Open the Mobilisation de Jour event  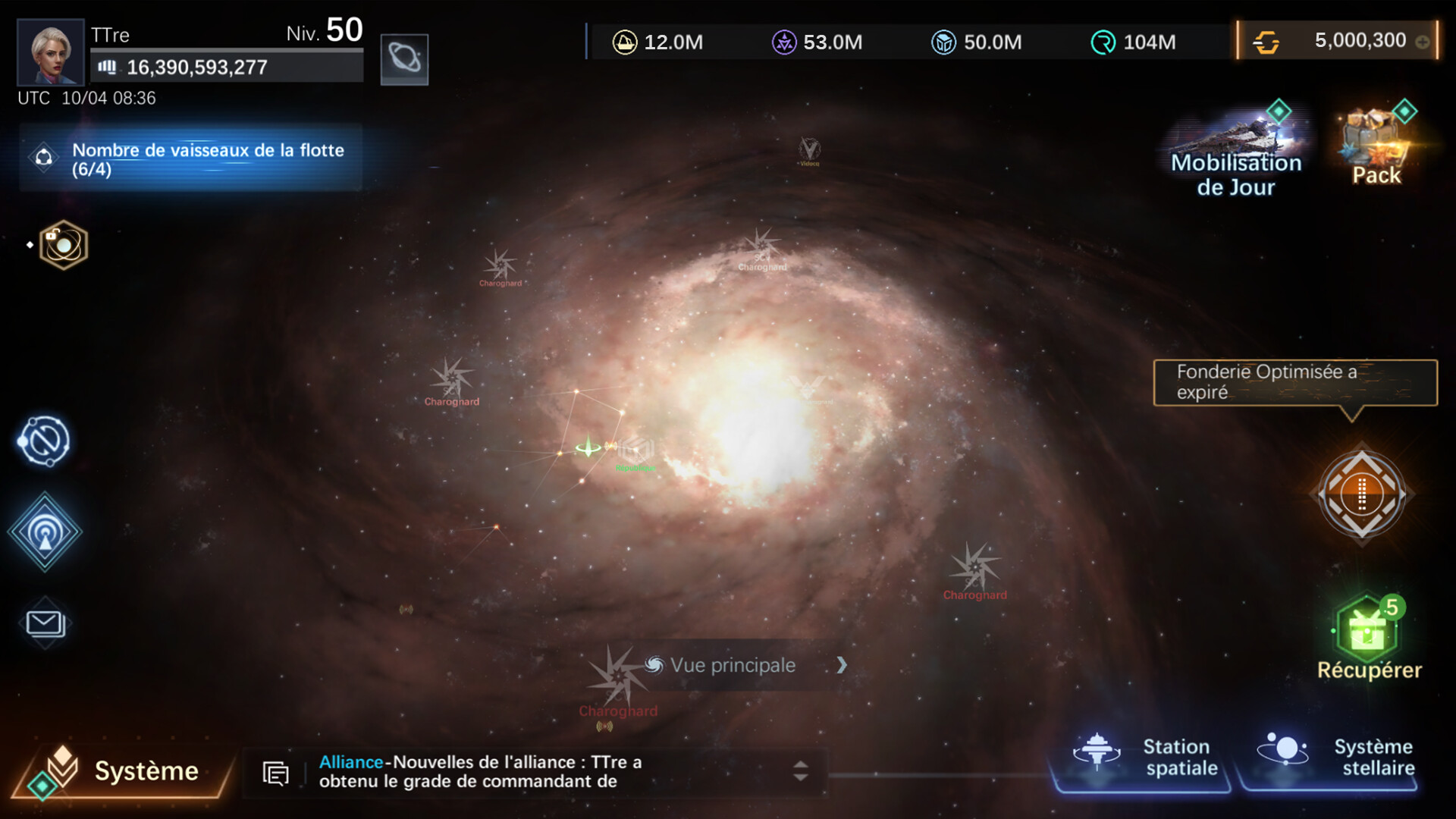point(1236,152)
